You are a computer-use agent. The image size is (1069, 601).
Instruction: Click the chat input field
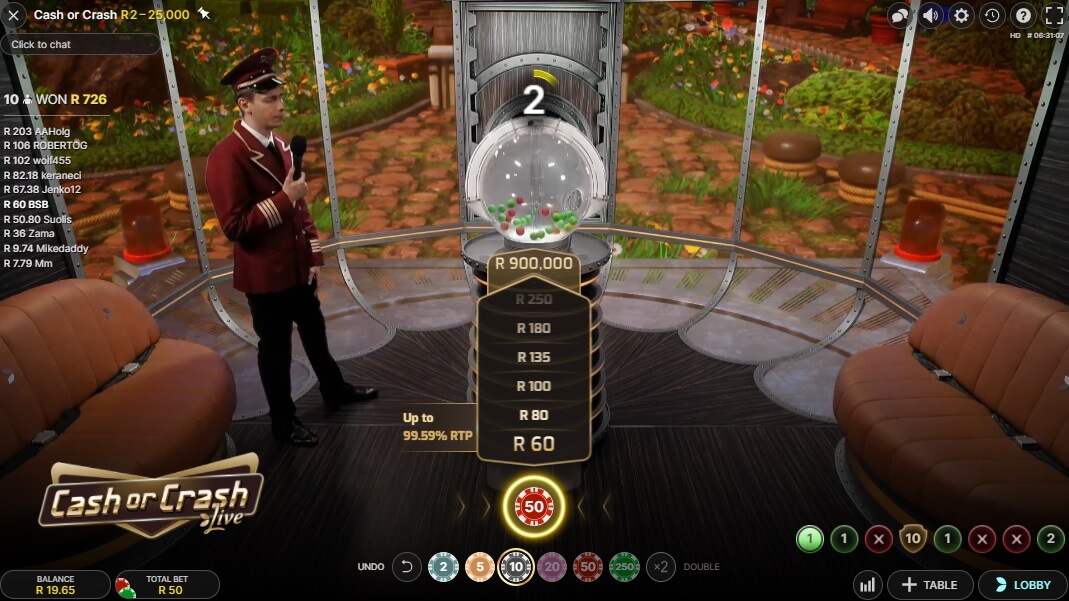[x=80, y=44]
